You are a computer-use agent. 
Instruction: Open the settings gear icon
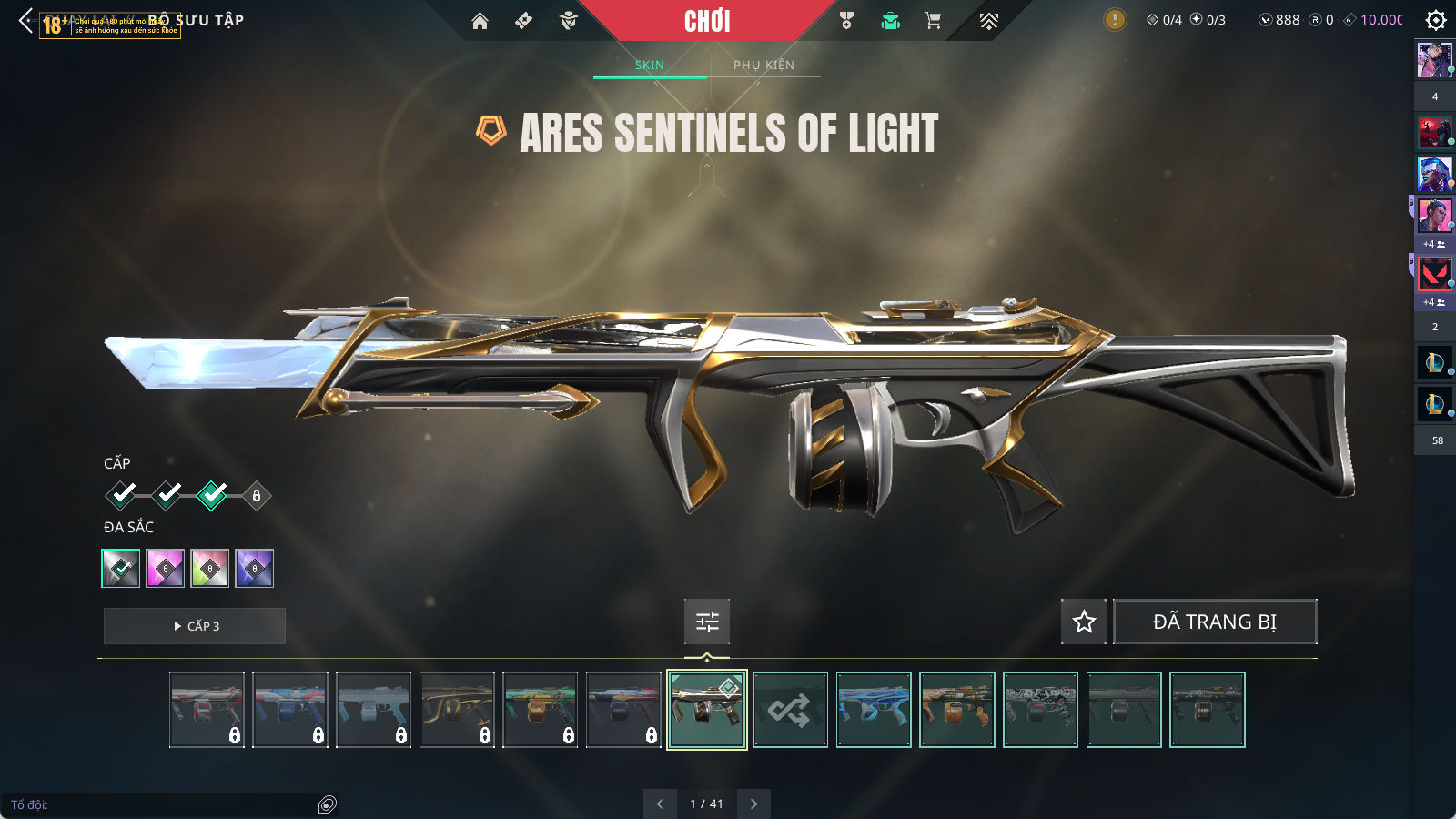click(x=1436, y=20)
